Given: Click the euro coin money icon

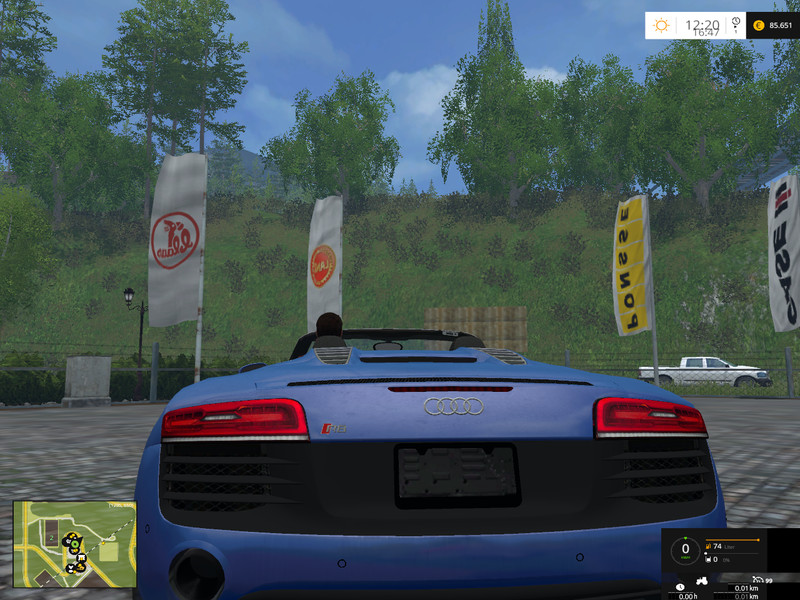Looking at the screenshot, I should [x=758, y=25].
